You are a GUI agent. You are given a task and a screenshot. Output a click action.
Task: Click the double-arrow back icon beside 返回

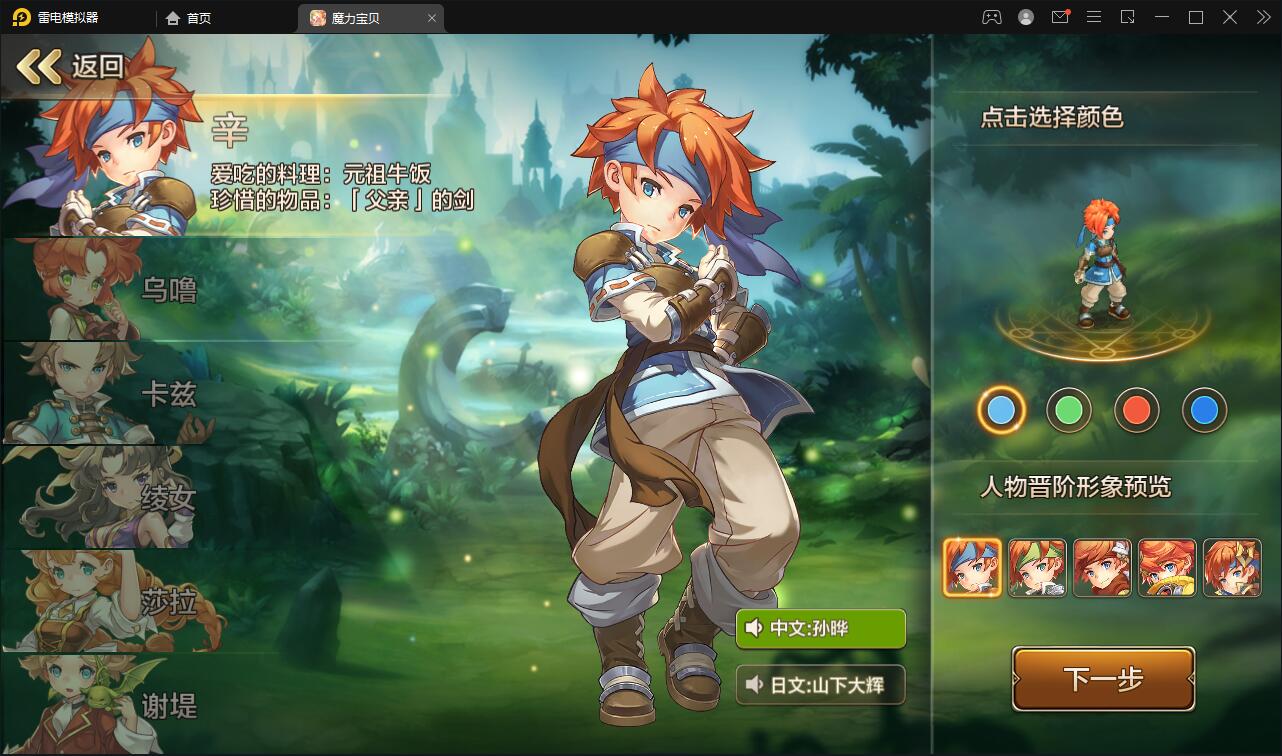pyautogui.click(x=40, y=66)
